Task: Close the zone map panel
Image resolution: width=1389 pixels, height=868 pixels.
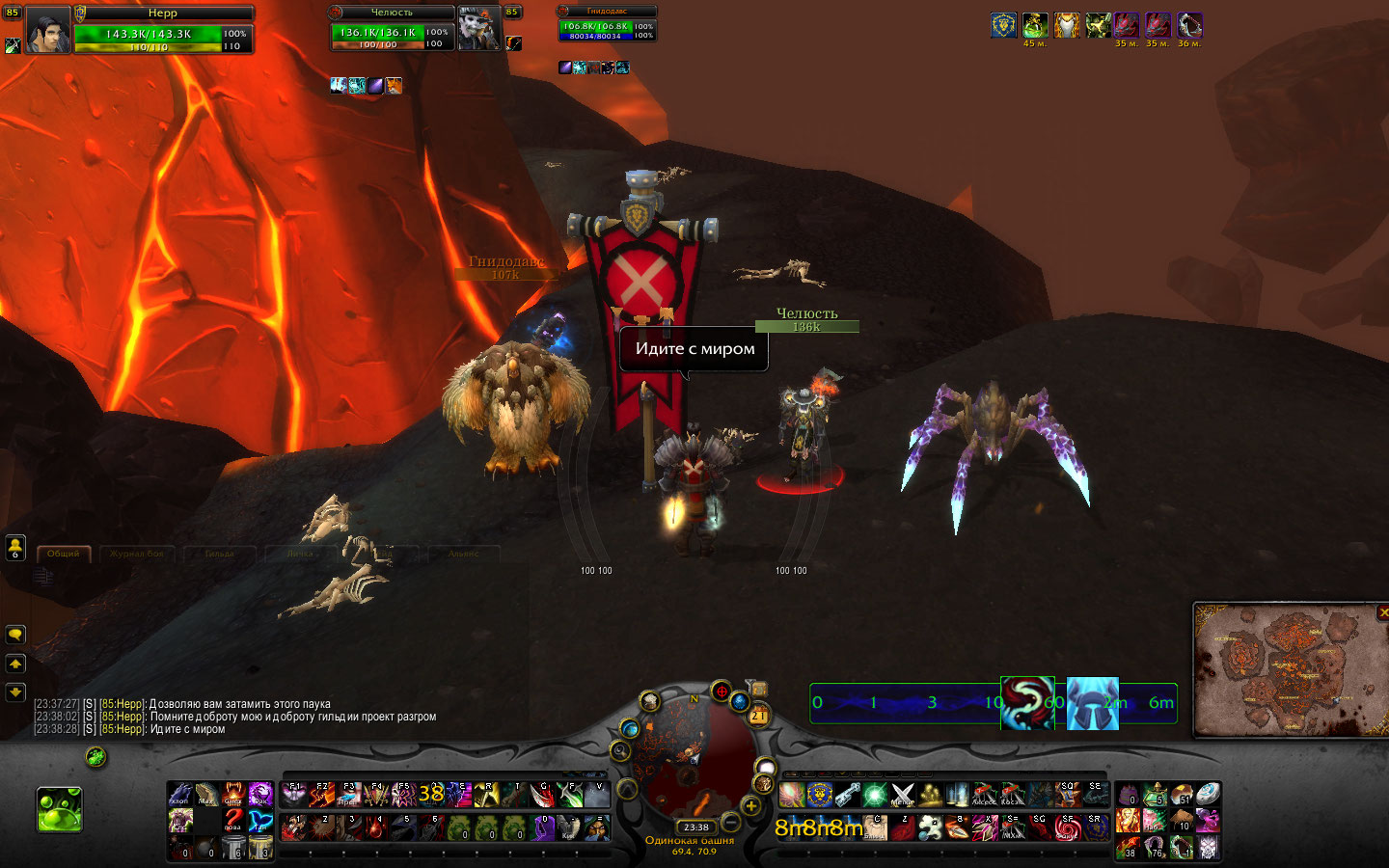Action: pos(1383,612)
